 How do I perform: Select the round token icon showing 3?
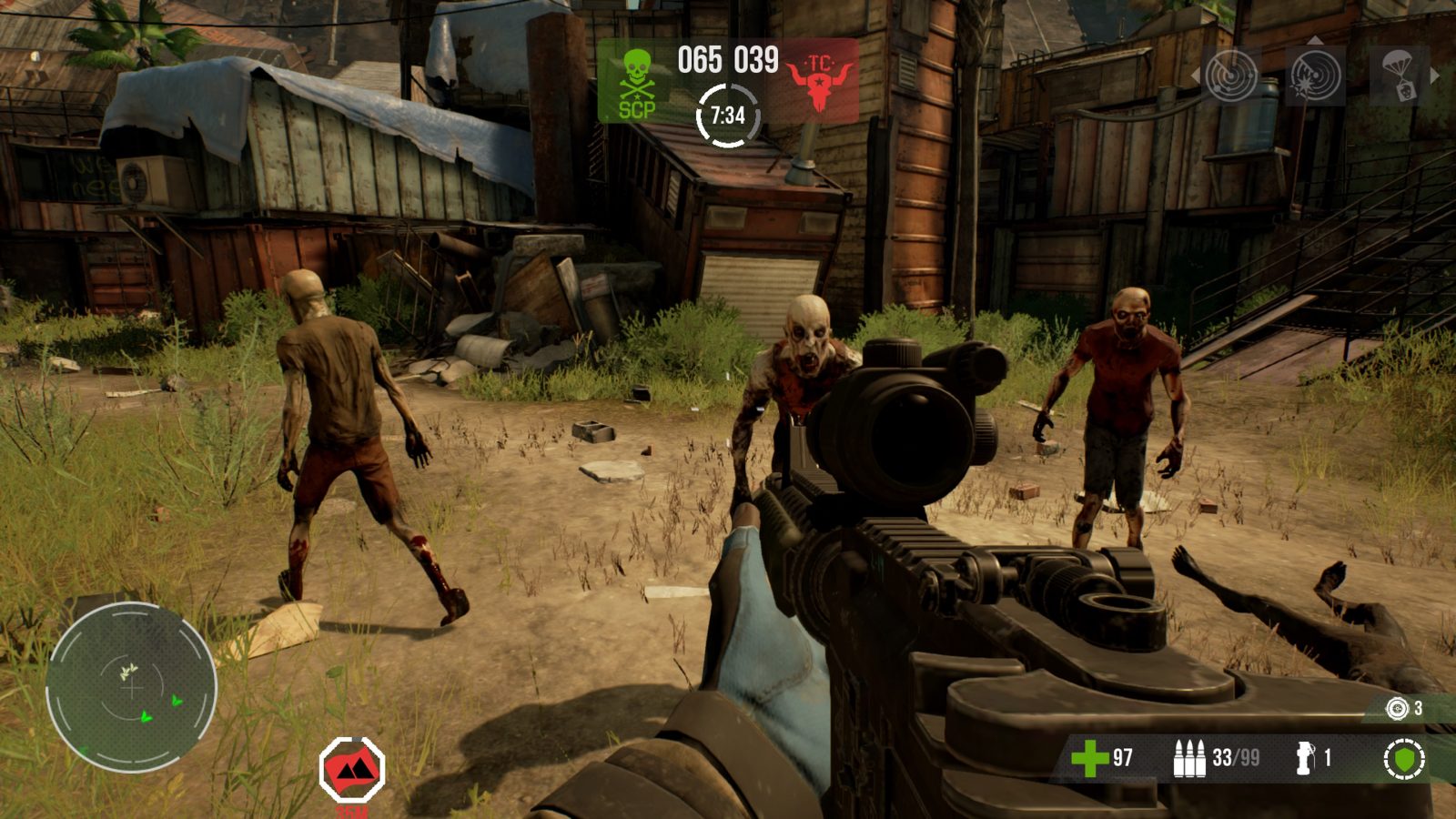coord(1397,708)
